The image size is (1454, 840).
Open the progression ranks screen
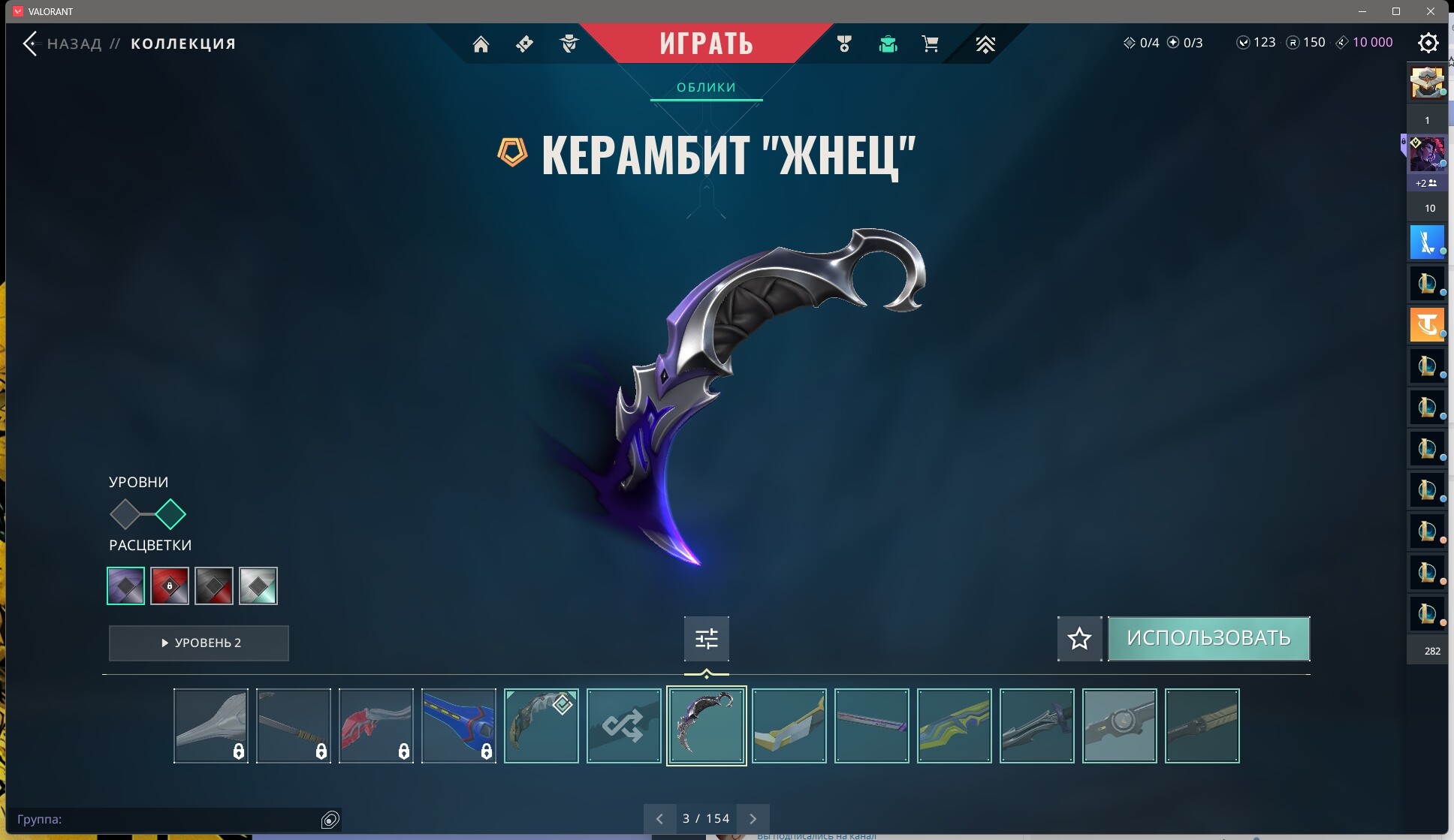tap(986, 44)
